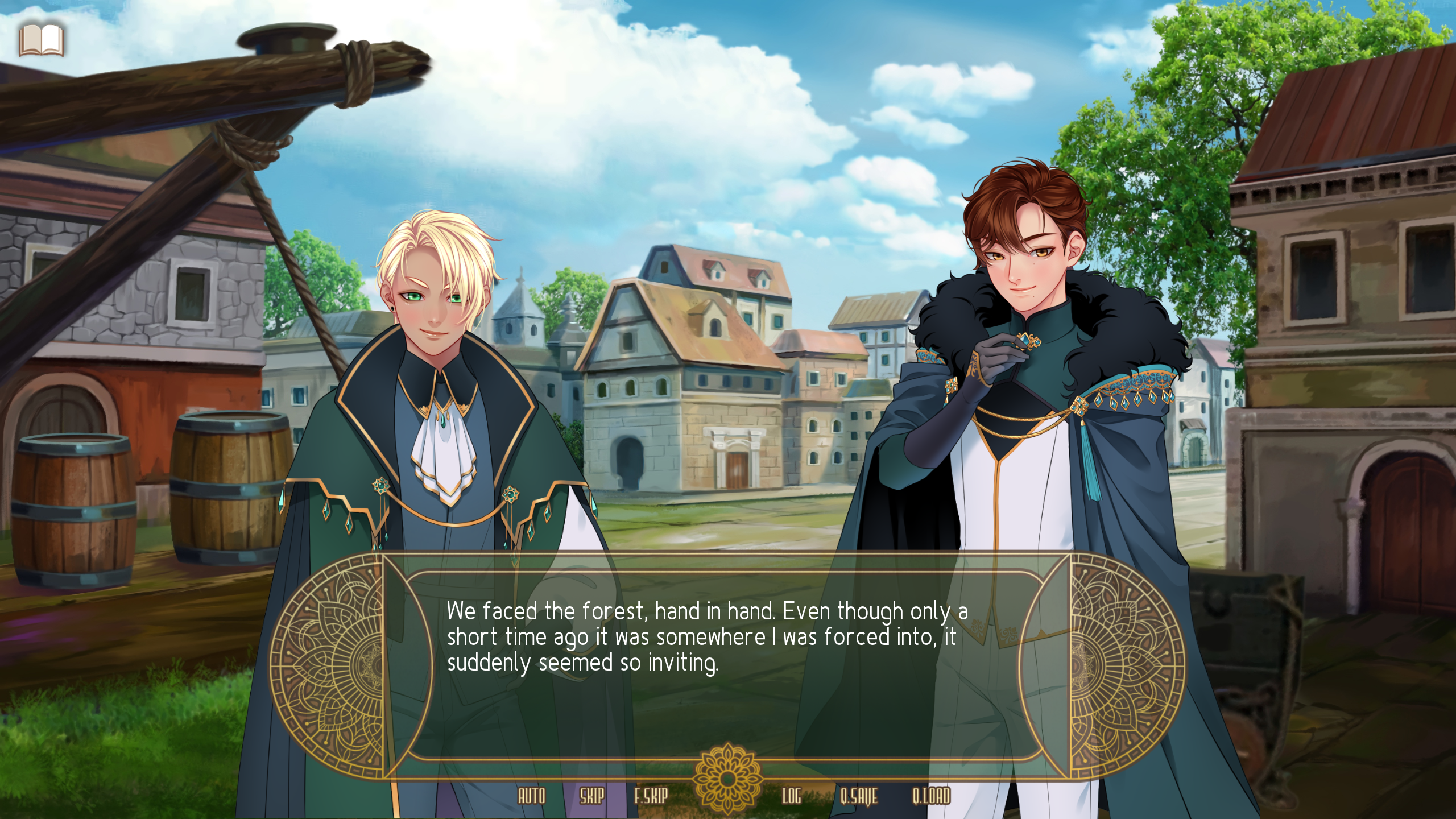1456x819 pixels.
Task: Open the LOG to review dialogue history
Action: (x=793, y=797)
